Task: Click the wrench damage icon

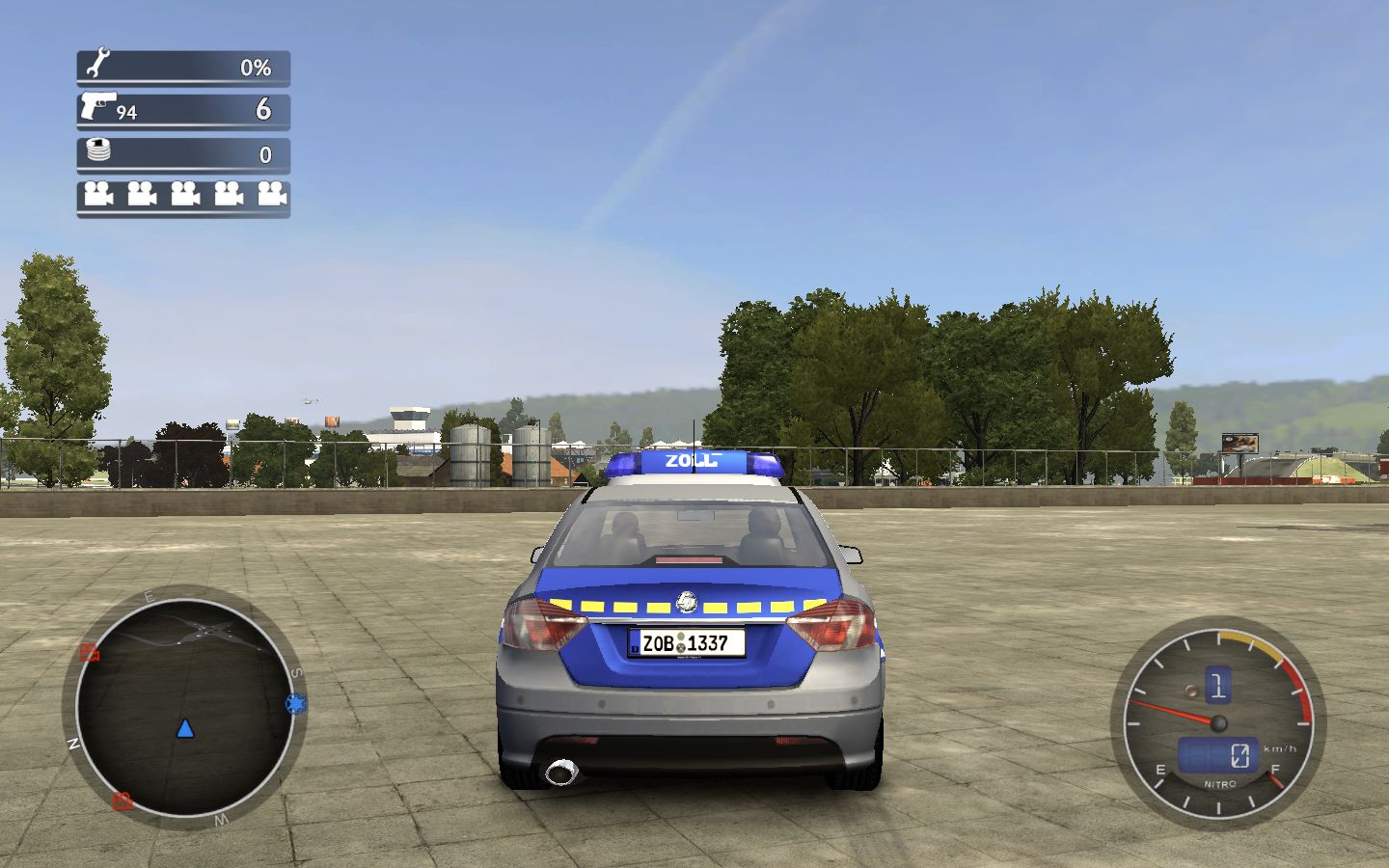Action: 97,65
